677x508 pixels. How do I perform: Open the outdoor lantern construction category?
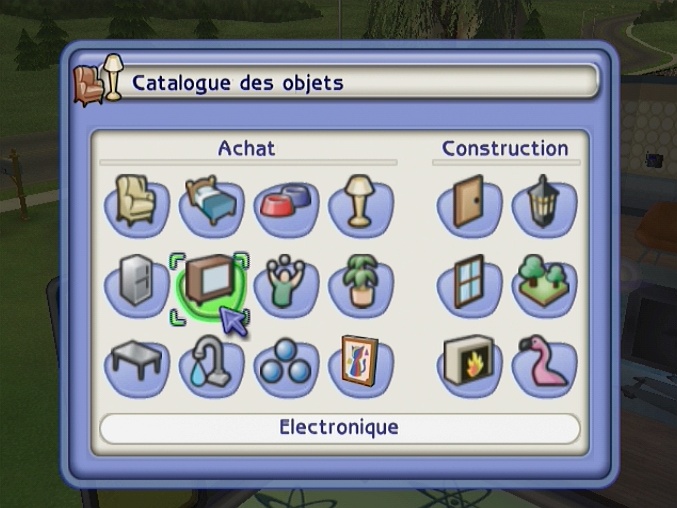[x=543, y=204]
